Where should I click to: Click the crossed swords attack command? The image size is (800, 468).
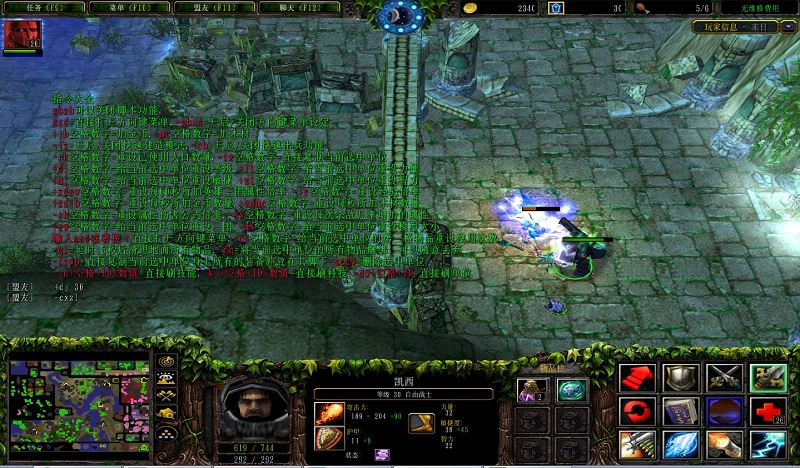click(722, 378)
